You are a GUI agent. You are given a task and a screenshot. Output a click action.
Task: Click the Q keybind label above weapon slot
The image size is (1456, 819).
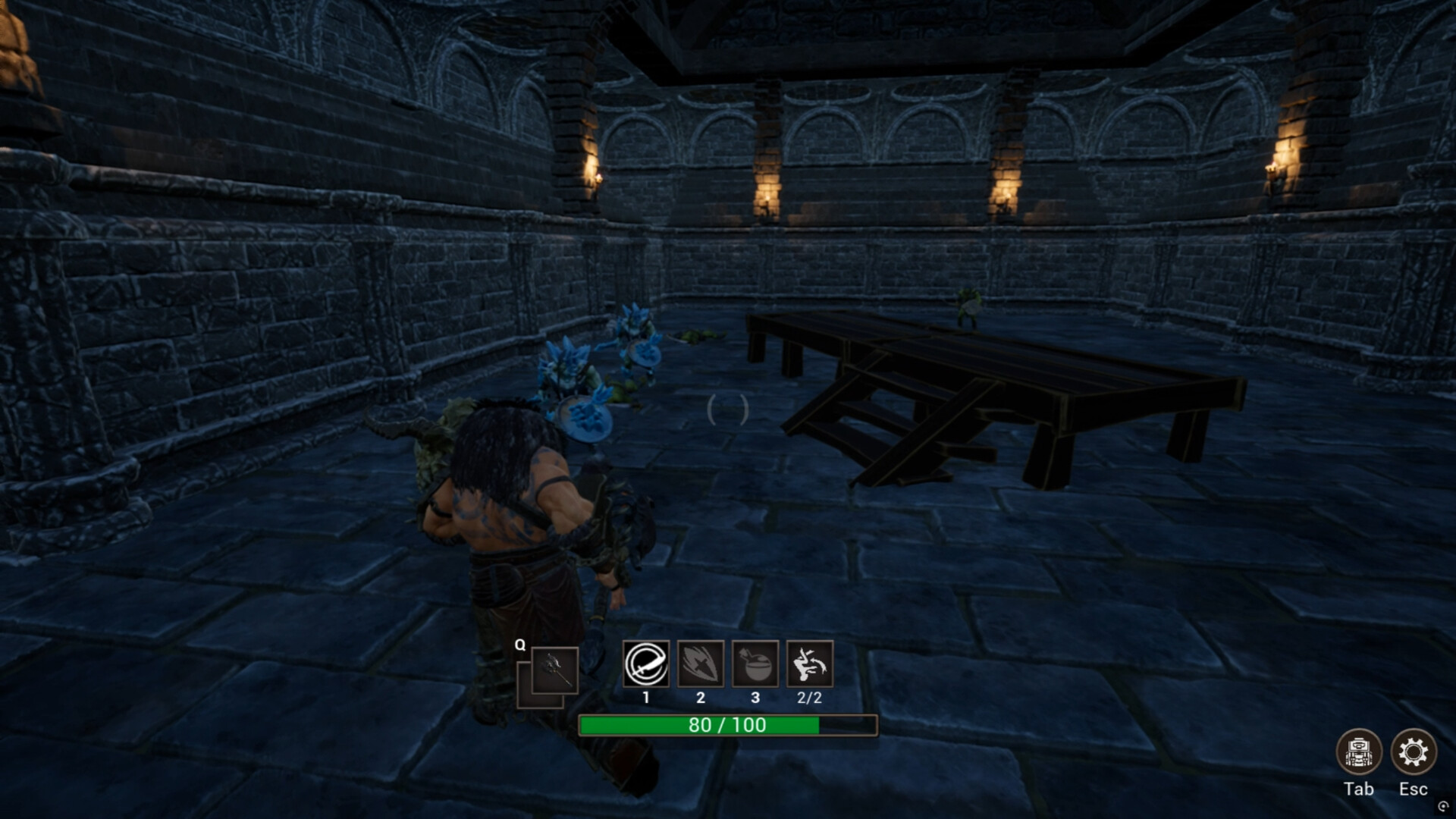pyautogui.click(x=519, y=644)
